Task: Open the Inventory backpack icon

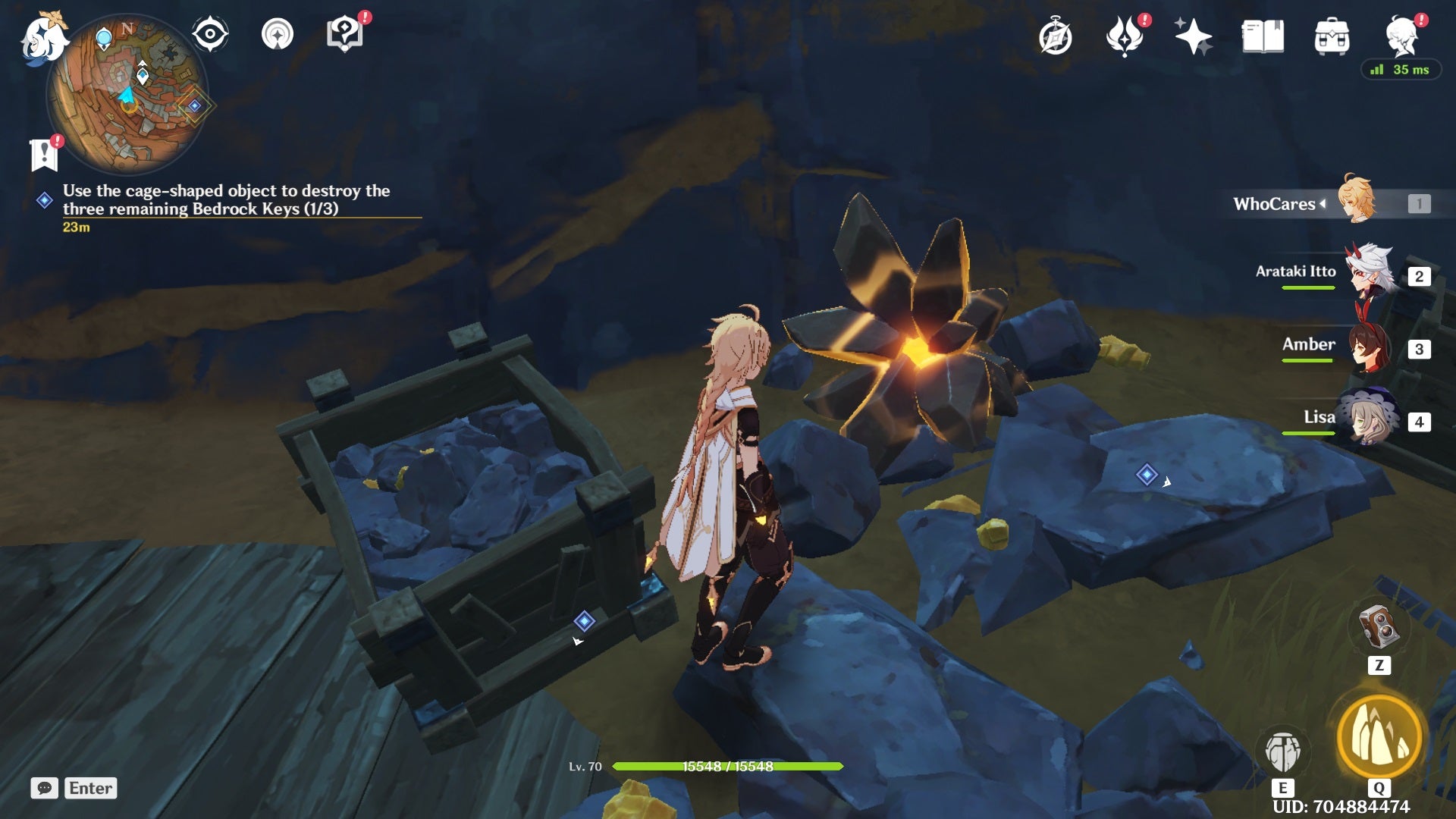Action: pyautogui.click(x=1332, y=37)
